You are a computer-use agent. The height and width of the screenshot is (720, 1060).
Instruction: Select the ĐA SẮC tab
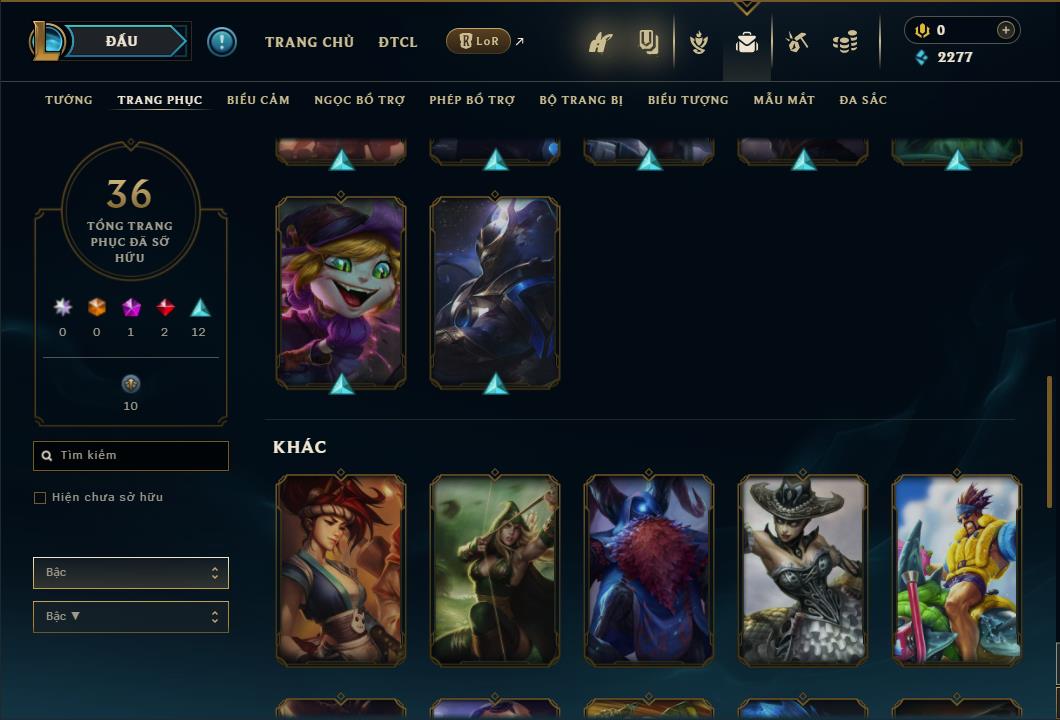[863, 100]
